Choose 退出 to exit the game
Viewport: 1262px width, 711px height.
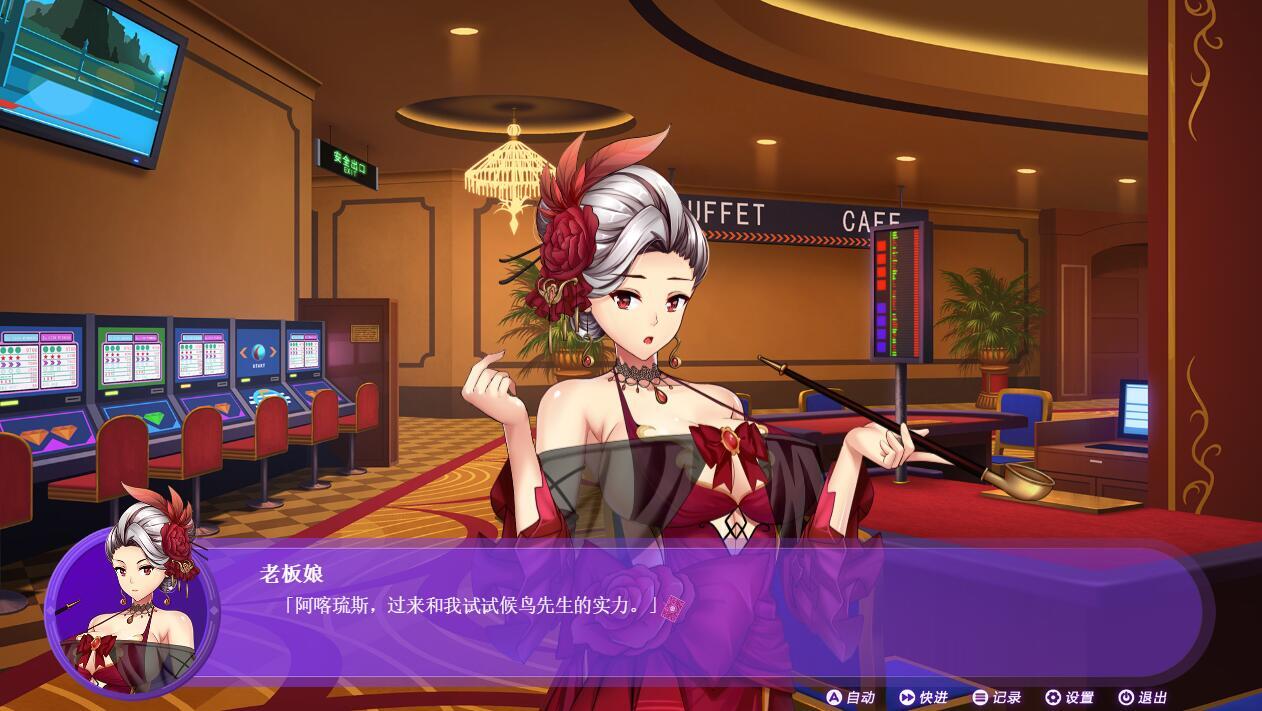coord(1142,697)
